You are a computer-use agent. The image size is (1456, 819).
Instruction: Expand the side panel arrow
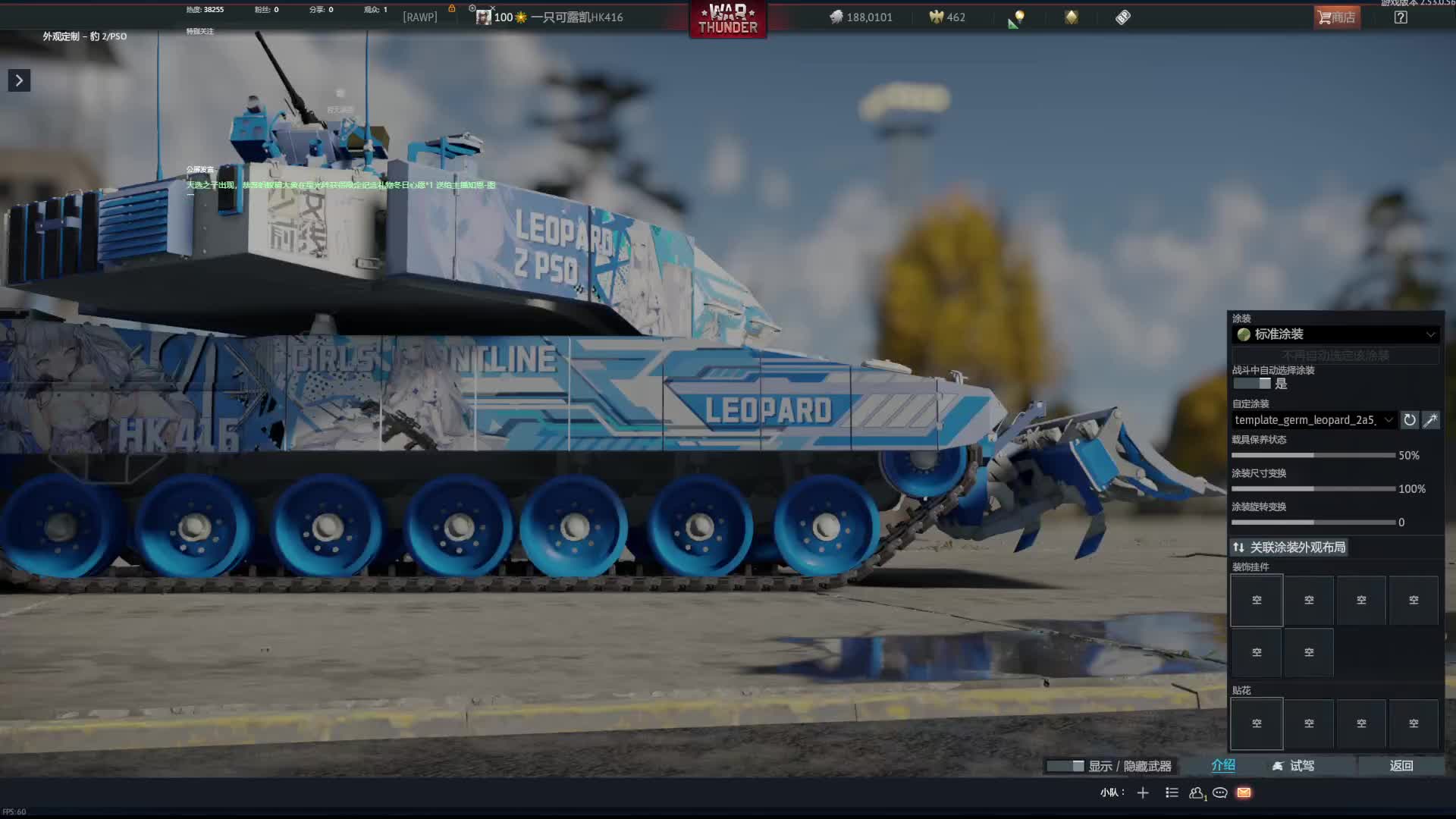[19, 80]
